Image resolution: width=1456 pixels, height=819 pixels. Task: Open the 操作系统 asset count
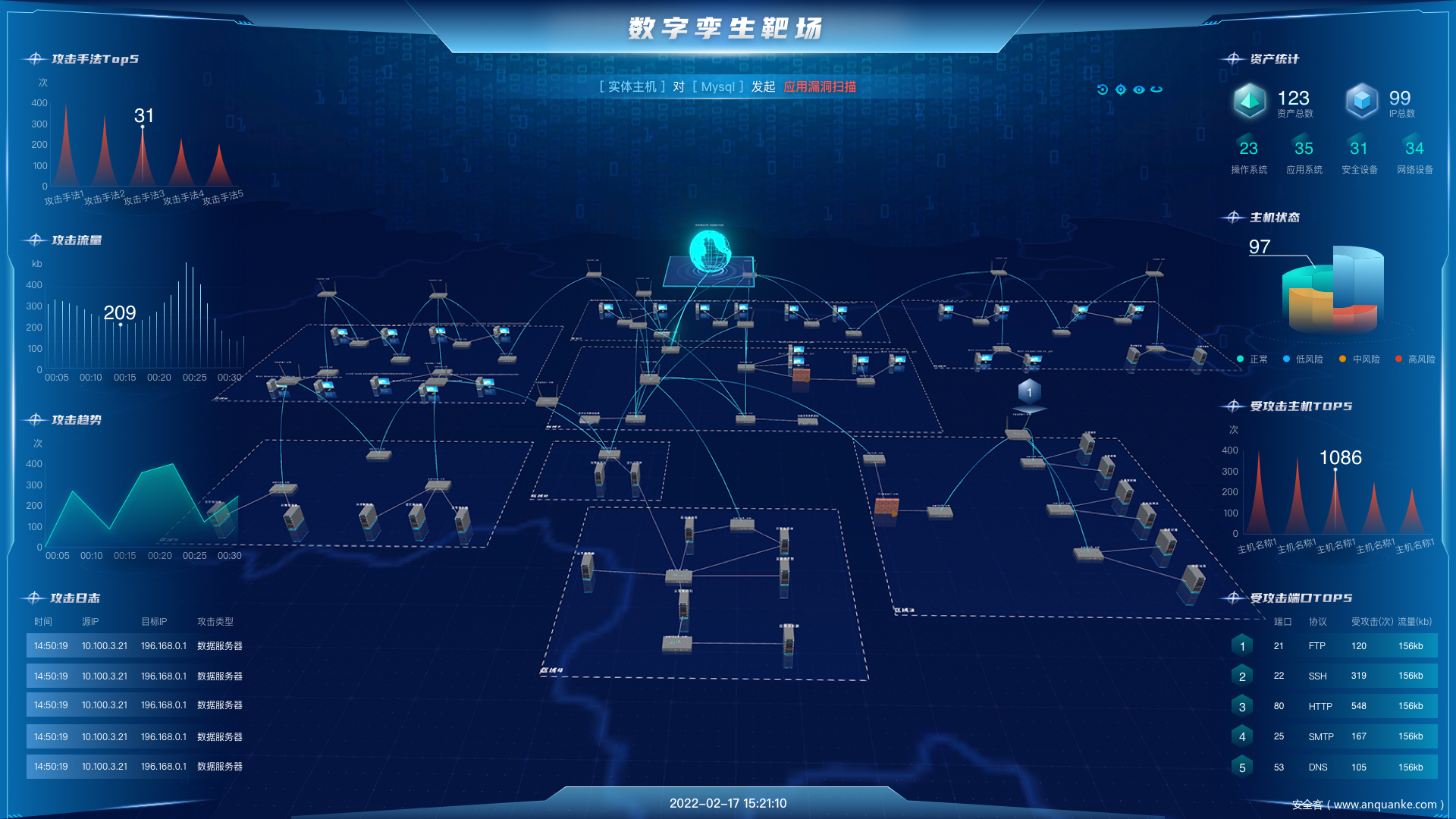click(x=1249, y=155)
